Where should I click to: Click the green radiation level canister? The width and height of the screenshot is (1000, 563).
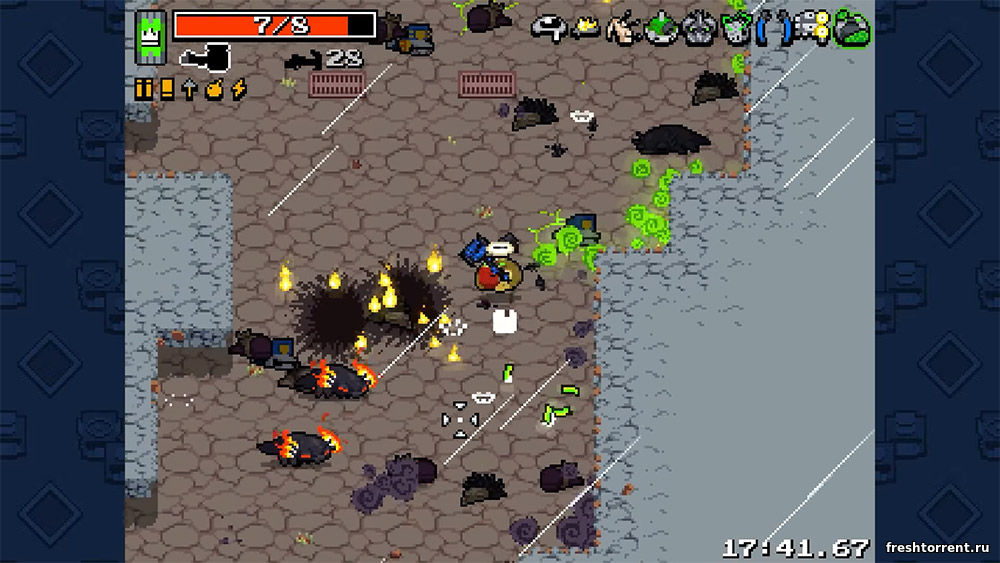[x=150, y=36]
